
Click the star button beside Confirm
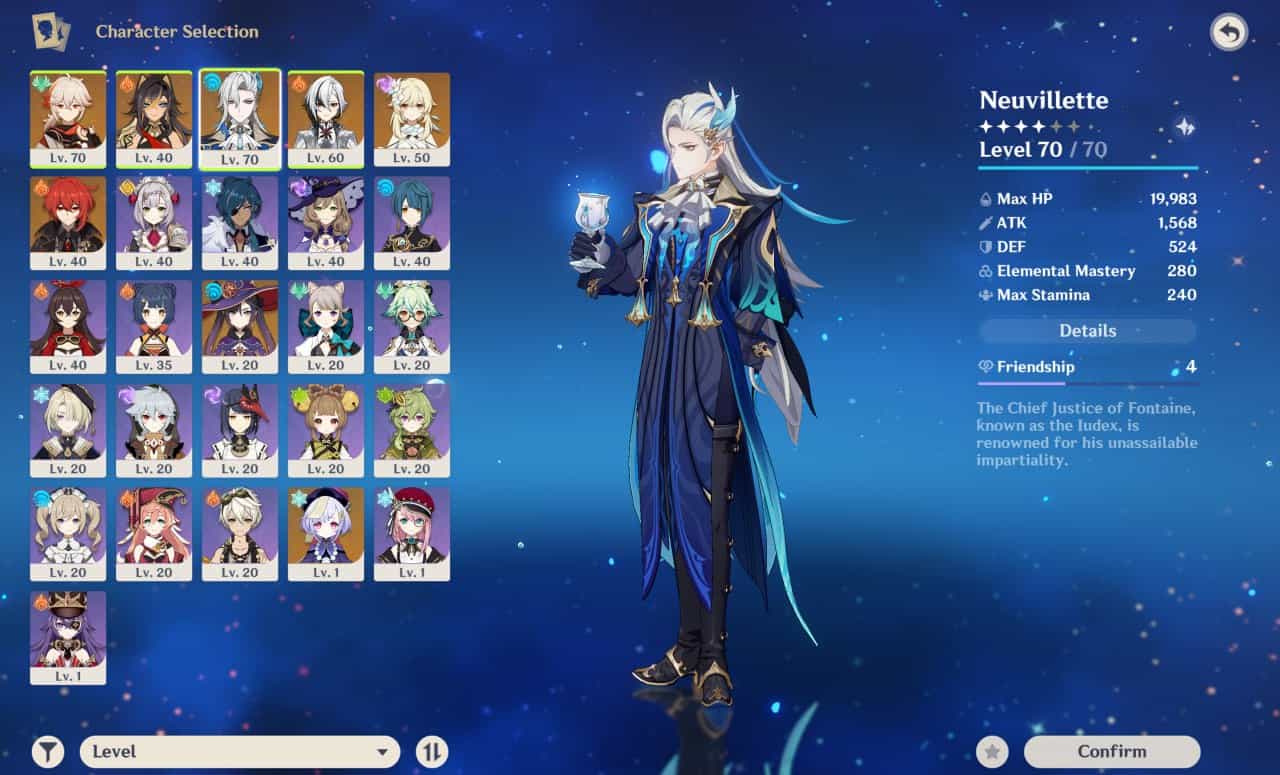(992, 751)
